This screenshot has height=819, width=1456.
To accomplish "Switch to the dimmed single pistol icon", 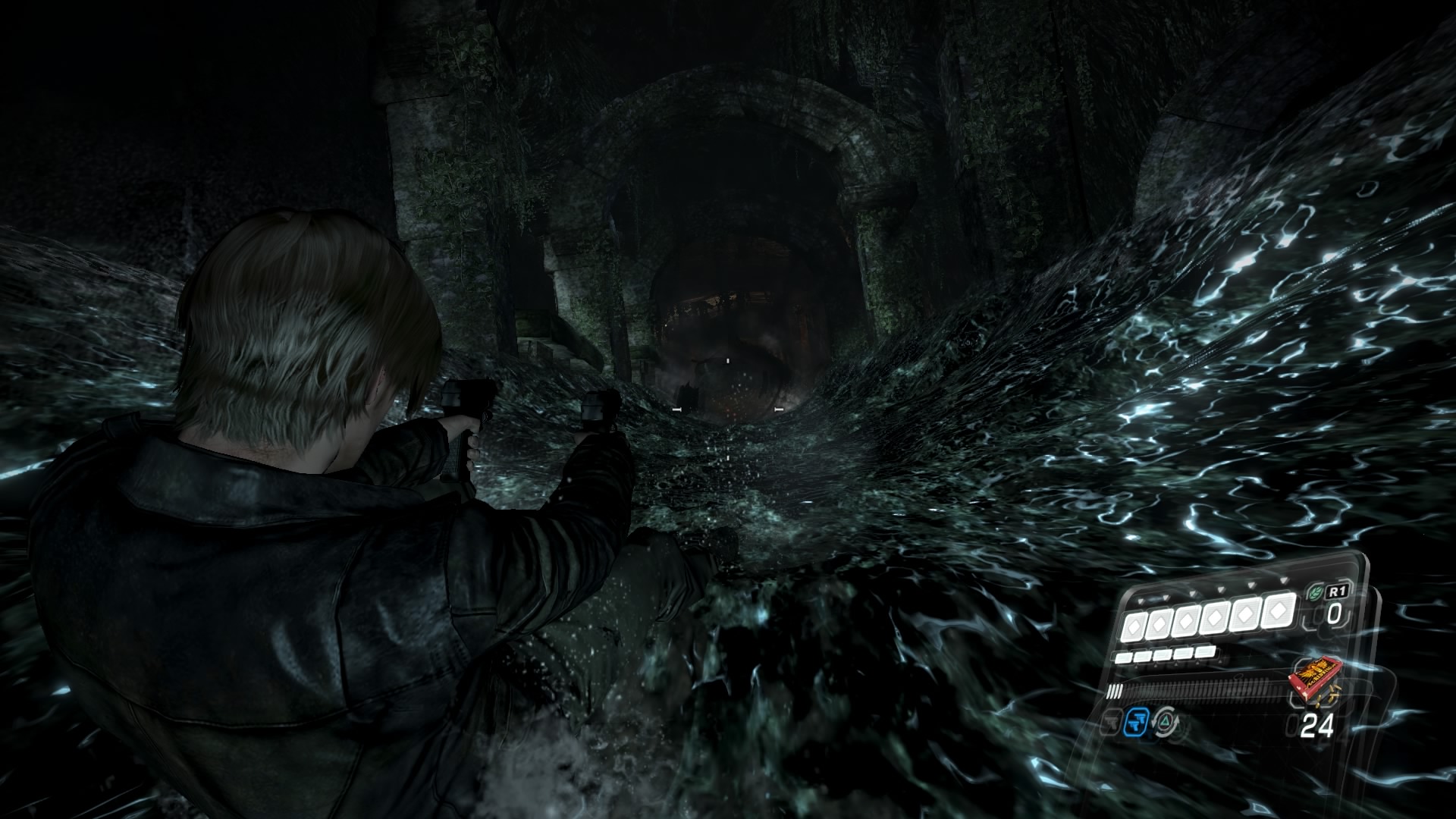I will 1110,723.
